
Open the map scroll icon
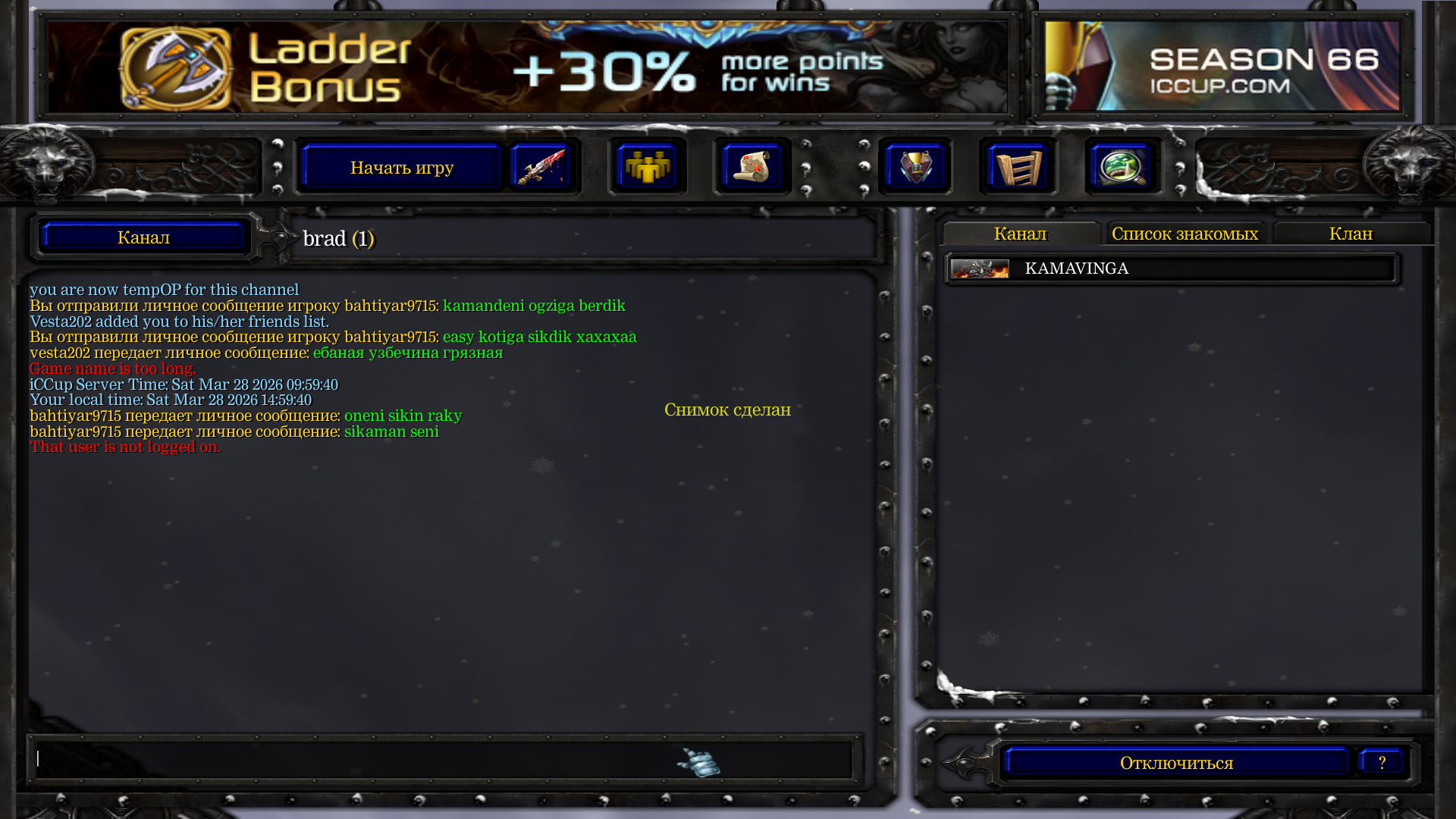click(x=752, y=167)
